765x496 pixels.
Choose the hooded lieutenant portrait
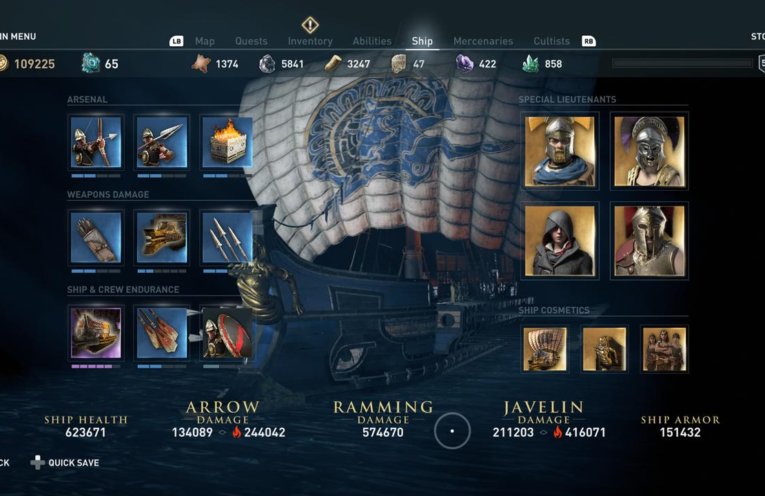(x=561, y=240)
